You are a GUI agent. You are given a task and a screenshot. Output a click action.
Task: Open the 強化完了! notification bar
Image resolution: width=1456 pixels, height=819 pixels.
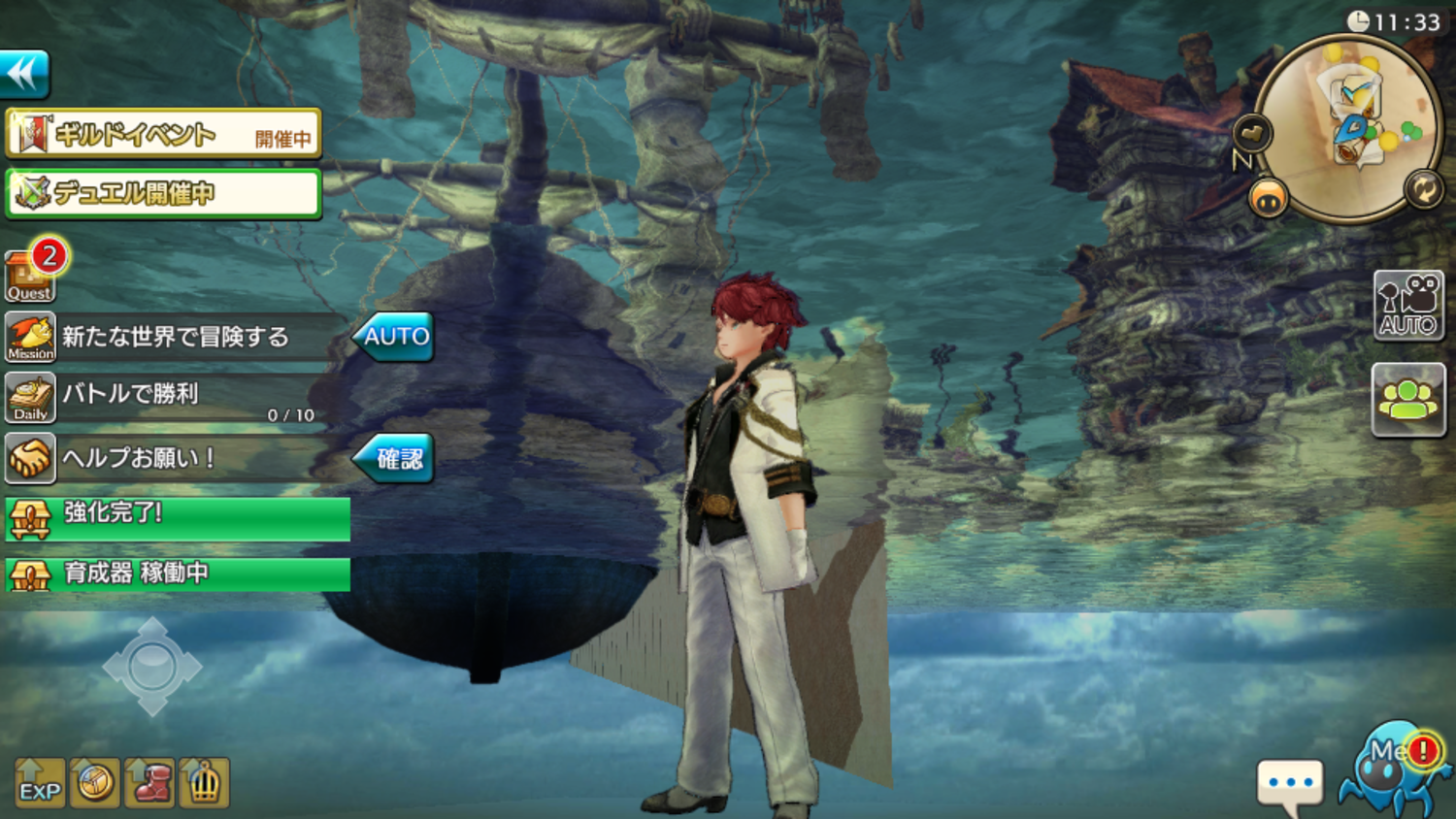coord(178,518)
